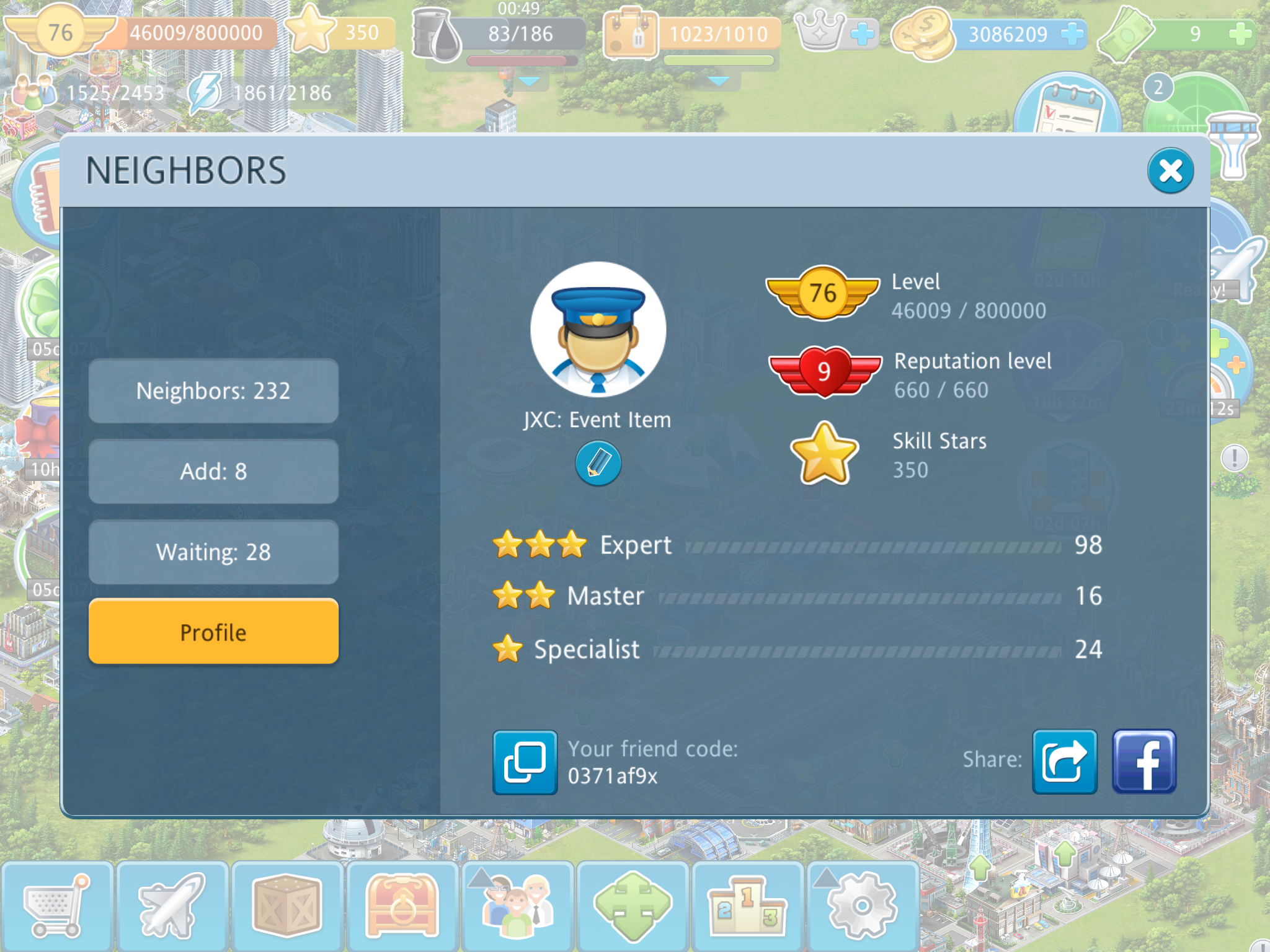Buy more green cash banknotes
Viewport: 1270px width, 952px height.
(1240, 33)
